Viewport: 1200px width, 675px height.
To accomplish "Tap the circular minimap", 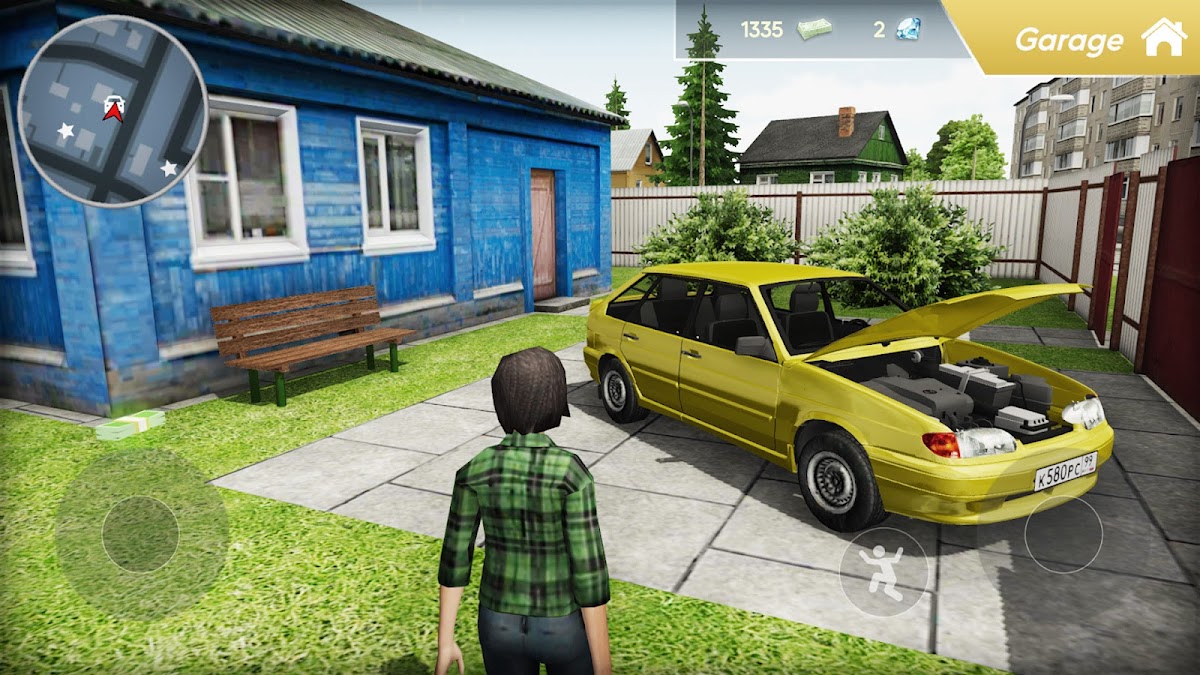I will click(113, 111).
